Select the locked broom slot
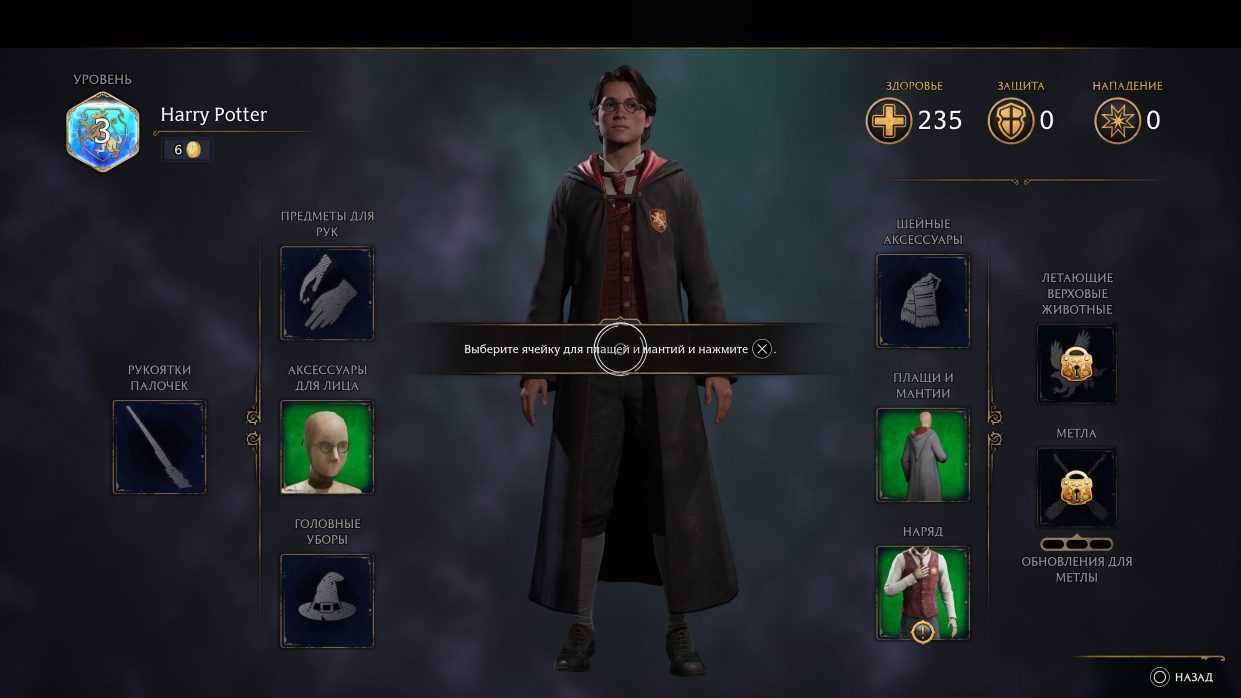The height and width of the screenshot is (698, 1241). (1076, 487)
